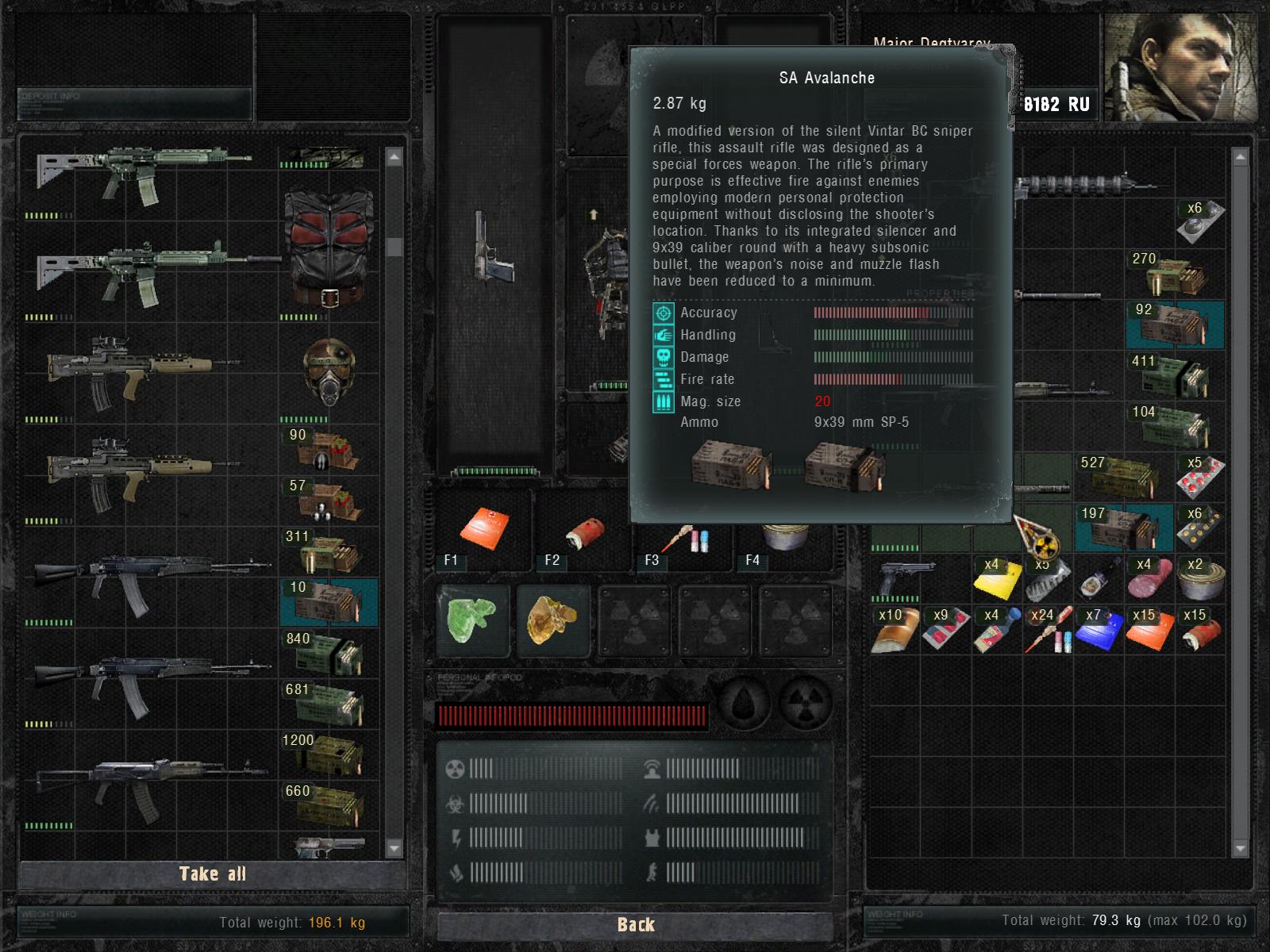Click the backpack scrollbar up arrow
The width and height of the screenshot is (1270, 952).
point(1240,158)
